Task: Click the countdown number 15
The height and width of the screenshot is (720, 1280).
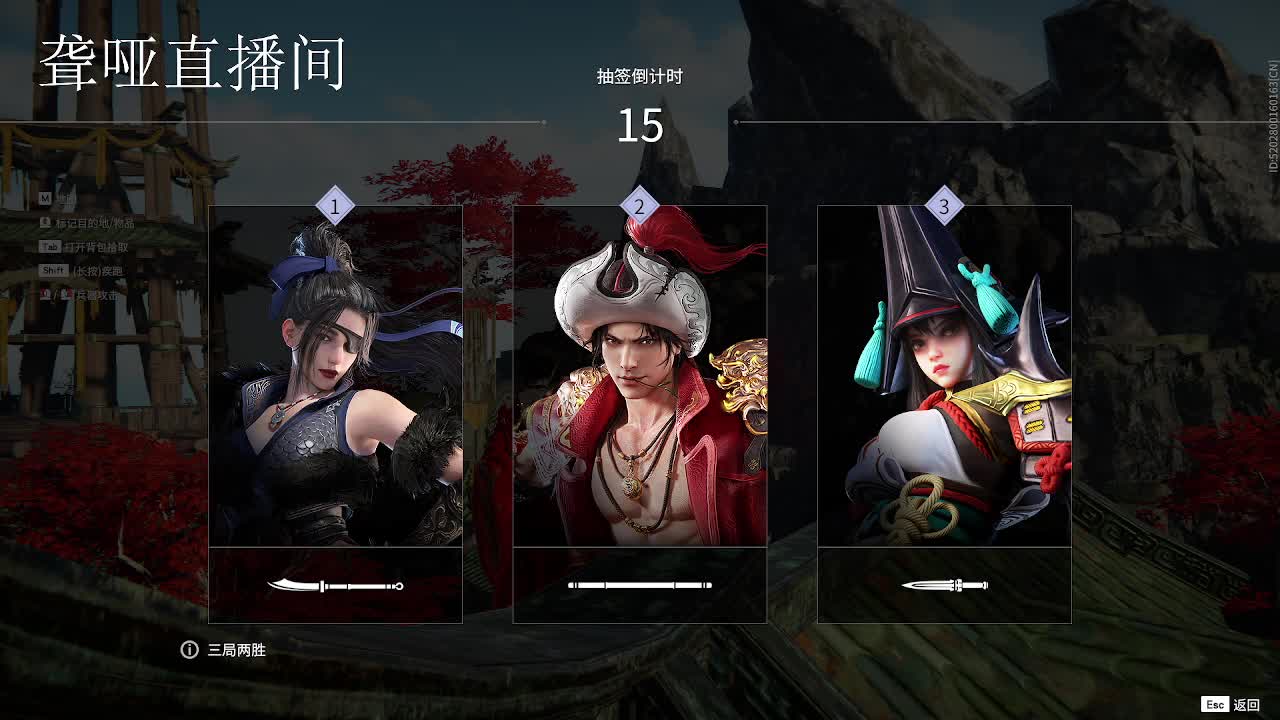Action: click(640, 125)
